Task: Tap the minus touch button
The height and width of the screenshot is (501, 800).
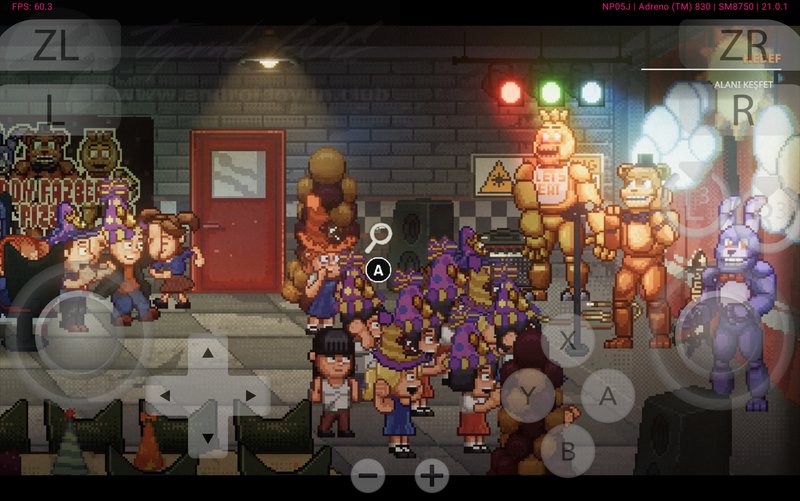Action: pyautogui.click(x=368, y=476)
